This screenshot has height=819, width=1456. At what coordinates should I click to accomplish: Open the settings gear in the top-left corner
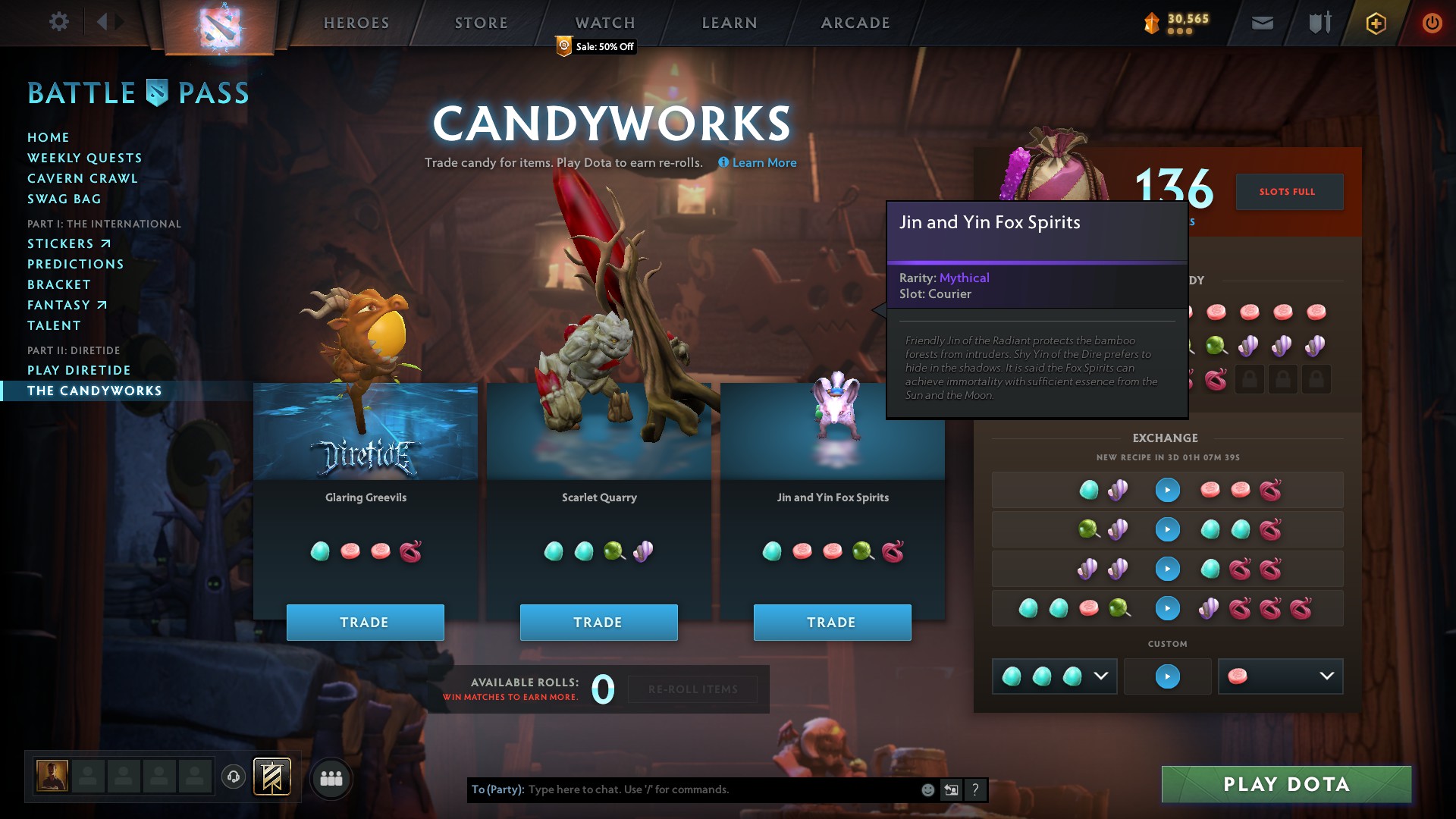(59, 22)
